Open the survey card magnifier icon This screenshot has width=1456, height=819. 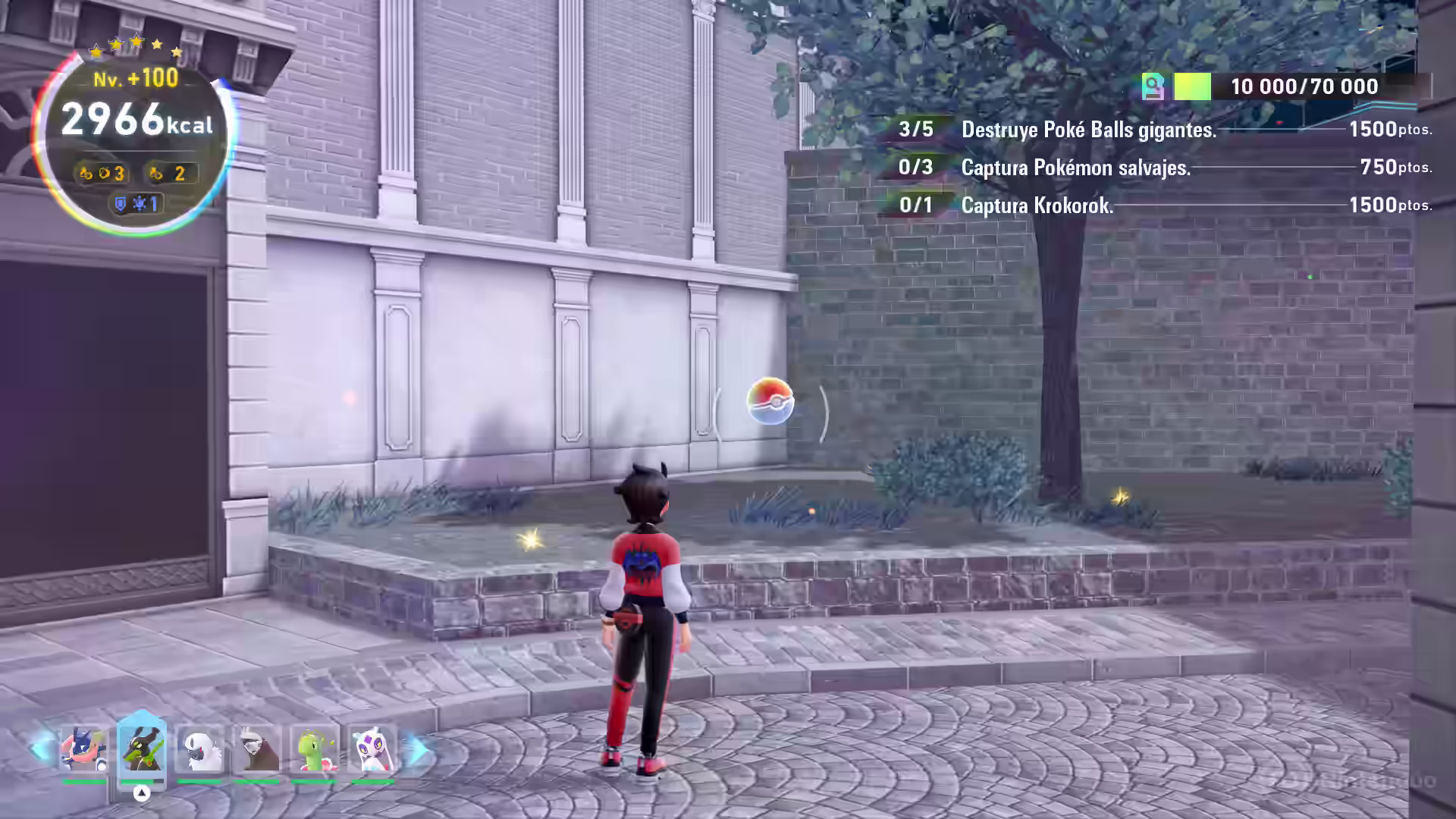point(1153,86)
